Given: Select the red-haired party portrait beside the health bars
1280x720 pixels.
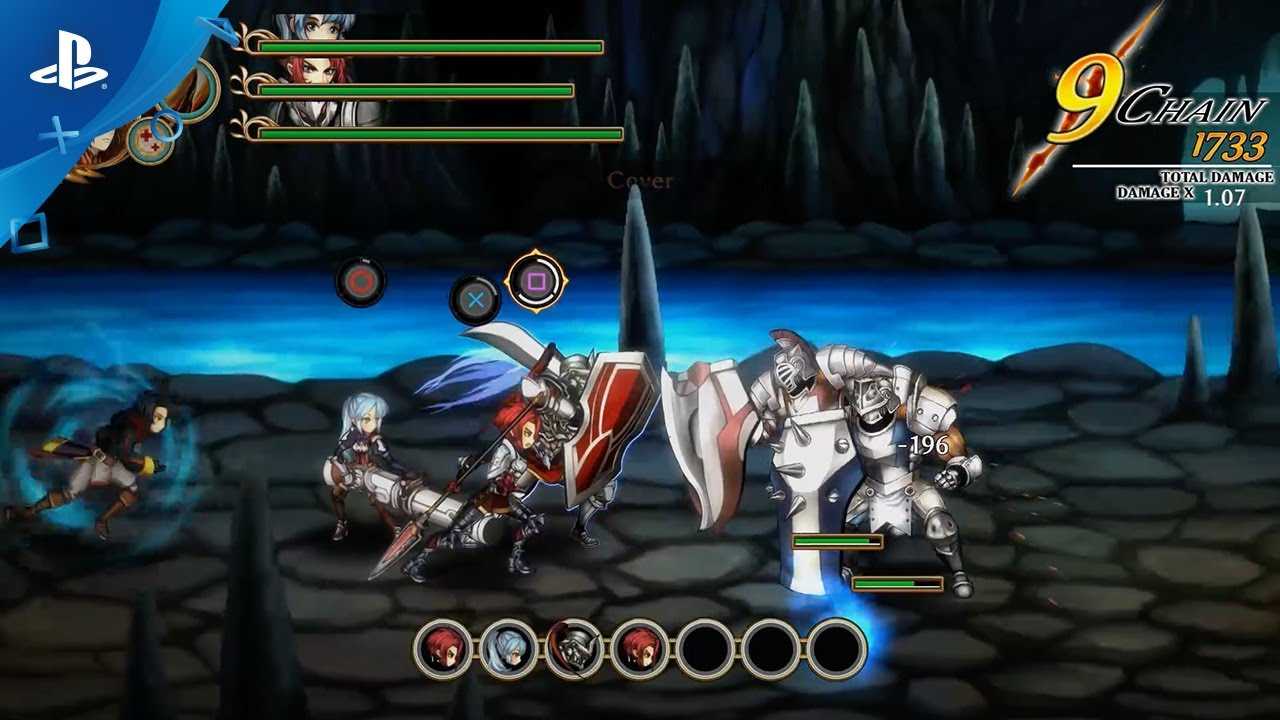Looking at the screenshot, I should [x=316, y=76].
